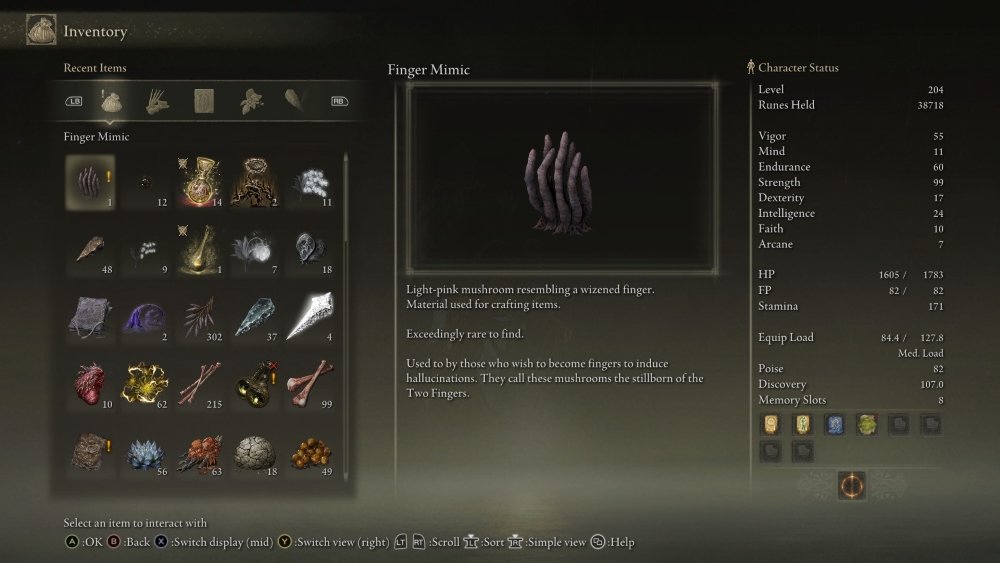Screen dimensions: 1000x563
Task: Open the pouch-shaped items tab
Action: [111, 100]
